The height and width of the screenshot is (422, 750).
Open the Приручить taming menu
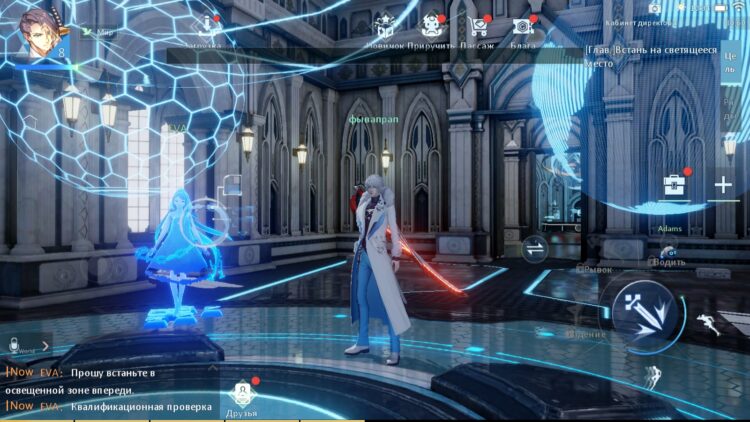click(x=432, y=29)
